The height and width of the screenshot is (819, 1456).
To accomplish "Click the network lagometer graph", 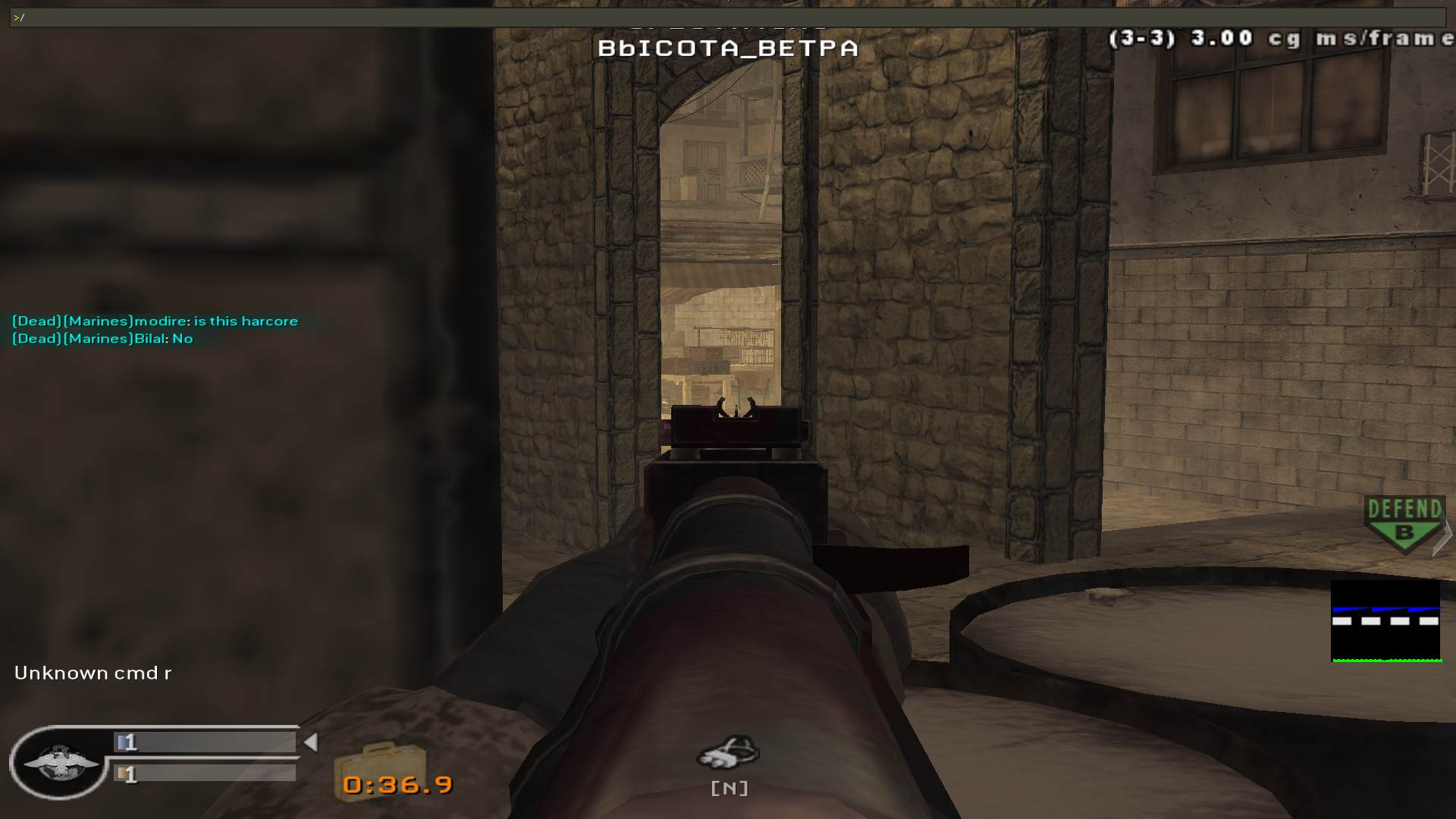I will coord(1385,621).
